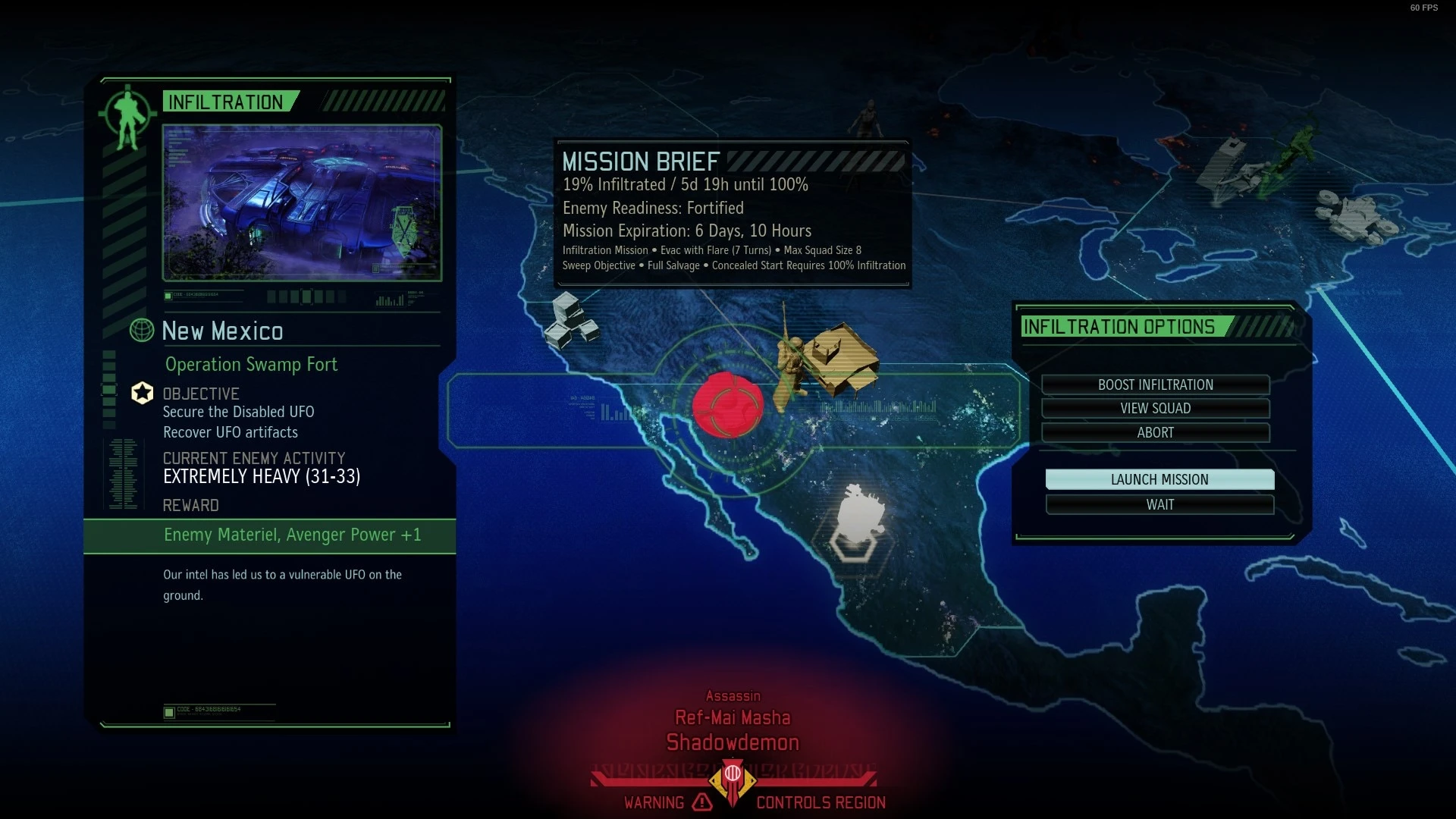The width and height of the screenshot is (1456, 819).
Task: Click the disabled UFO mission thumbnail image
Action: point(302,201)
